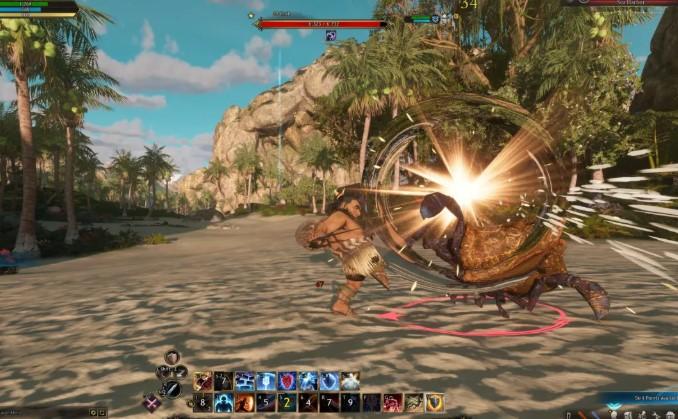
Task: Use the glowing blue figure skill
Action: click(x=222, y=403)
